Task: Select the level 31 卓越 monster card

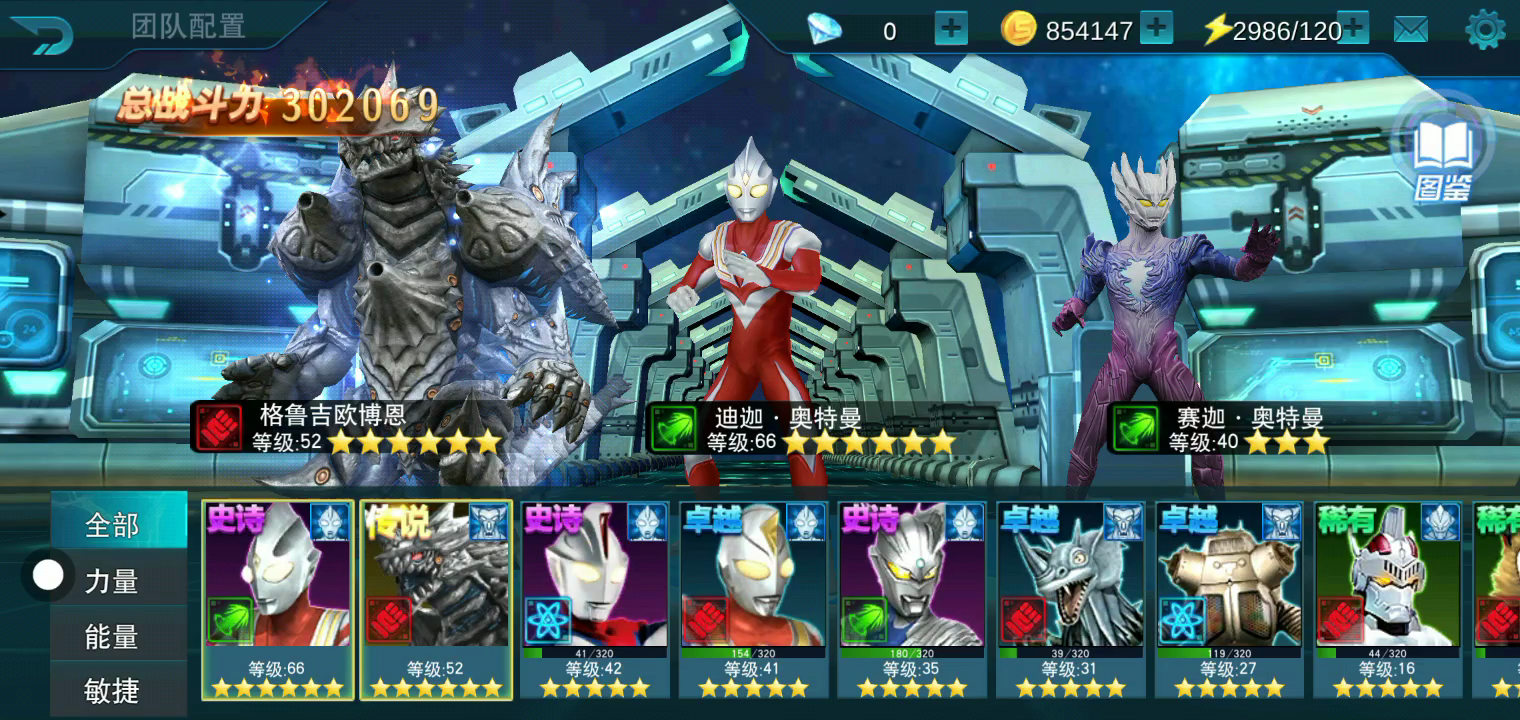Action: [x=1070, y=598]
